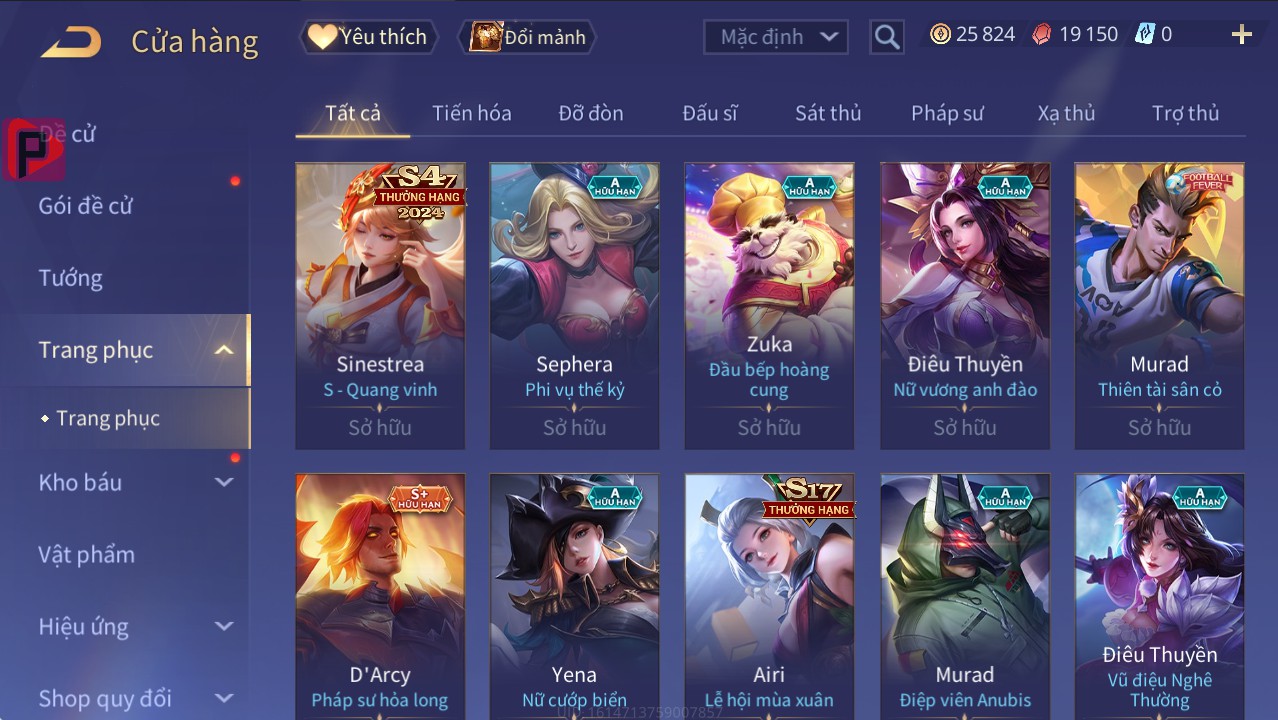Filter skins by Sát thủ
Image resolution: width=1278 pixels, height=720 pixels.
[828, 113]
